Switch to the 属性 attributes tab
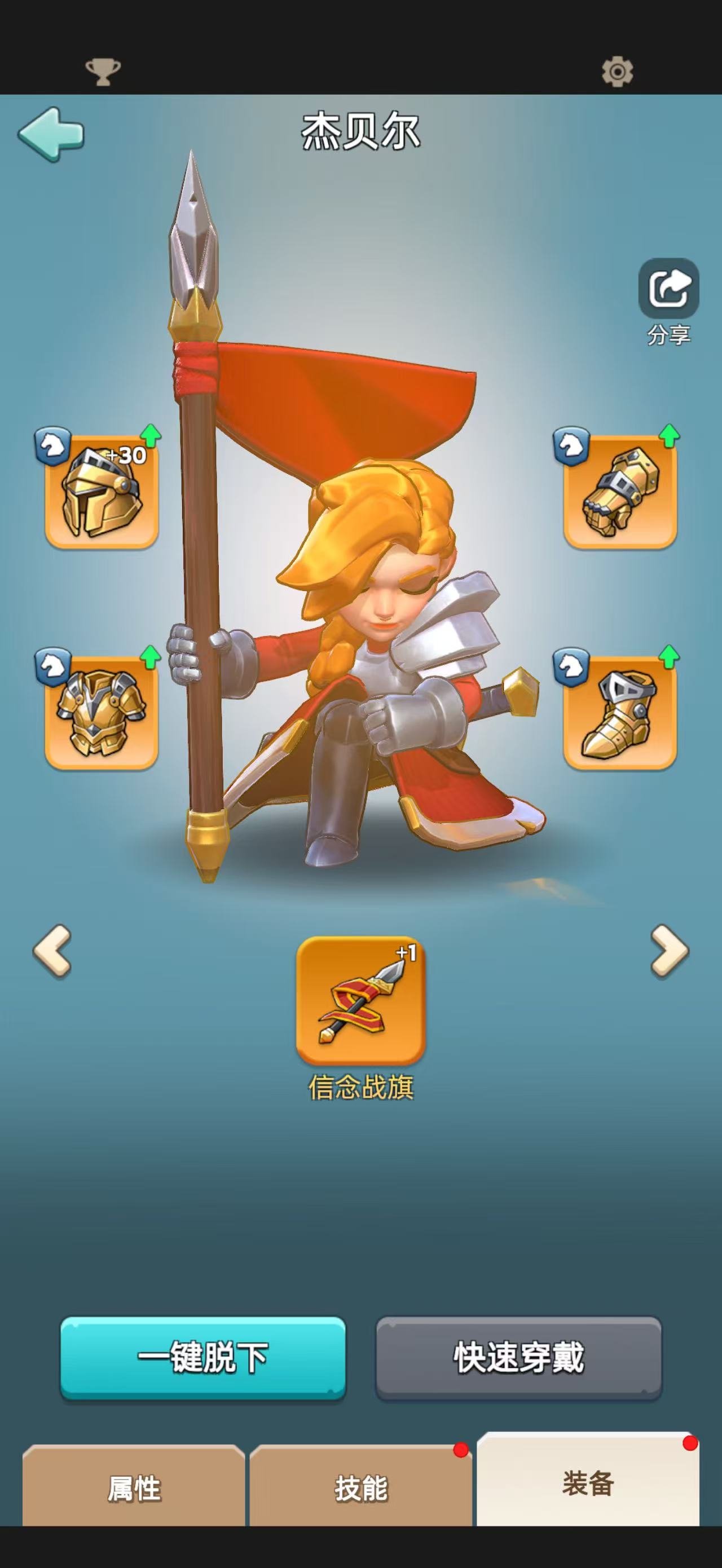This screenshot has height=1568, width=722. (134, 1489)
